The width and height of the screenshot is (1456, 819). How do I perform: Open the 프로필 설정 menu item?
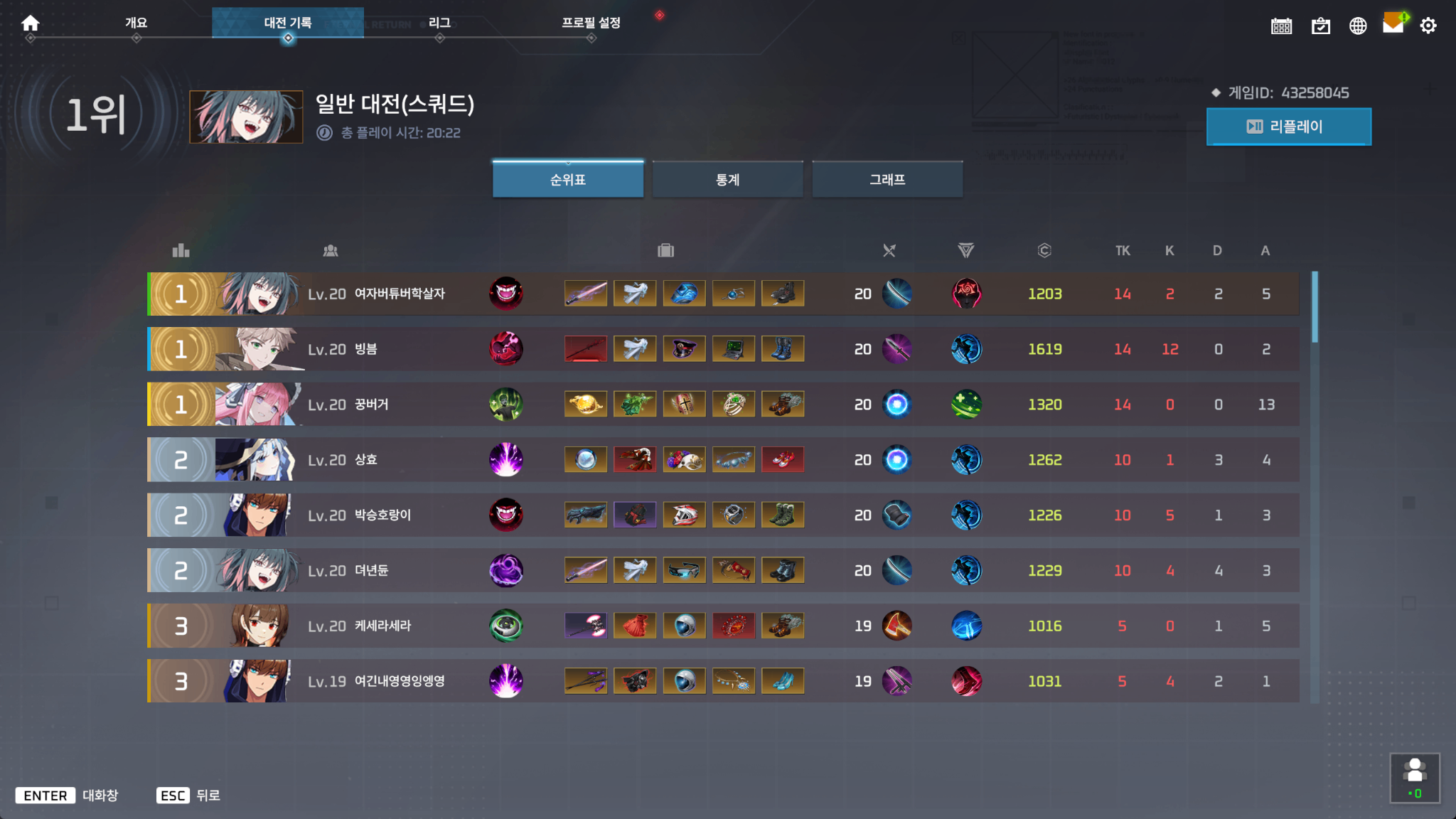pyautogui.click(x=590, y=22)
